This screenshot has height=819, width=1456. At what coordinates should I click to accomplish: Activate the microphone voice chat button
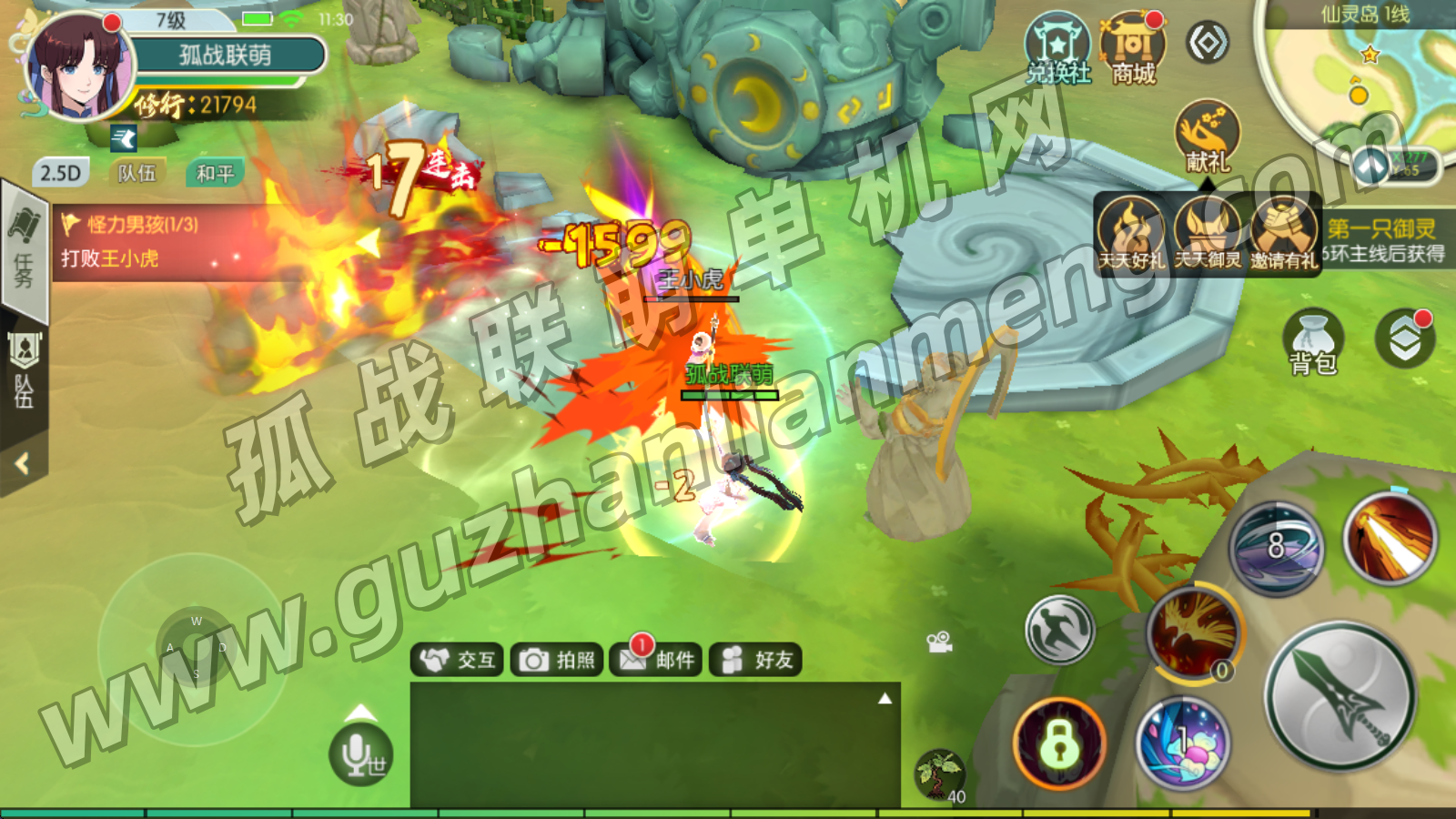[361, 754]
